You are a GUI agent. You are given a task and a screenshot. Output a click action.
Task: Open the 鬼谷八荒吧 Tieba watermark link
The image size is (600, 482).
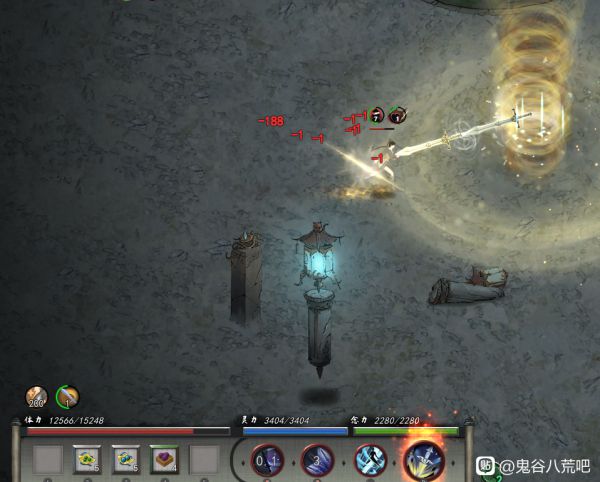[535, 465]
